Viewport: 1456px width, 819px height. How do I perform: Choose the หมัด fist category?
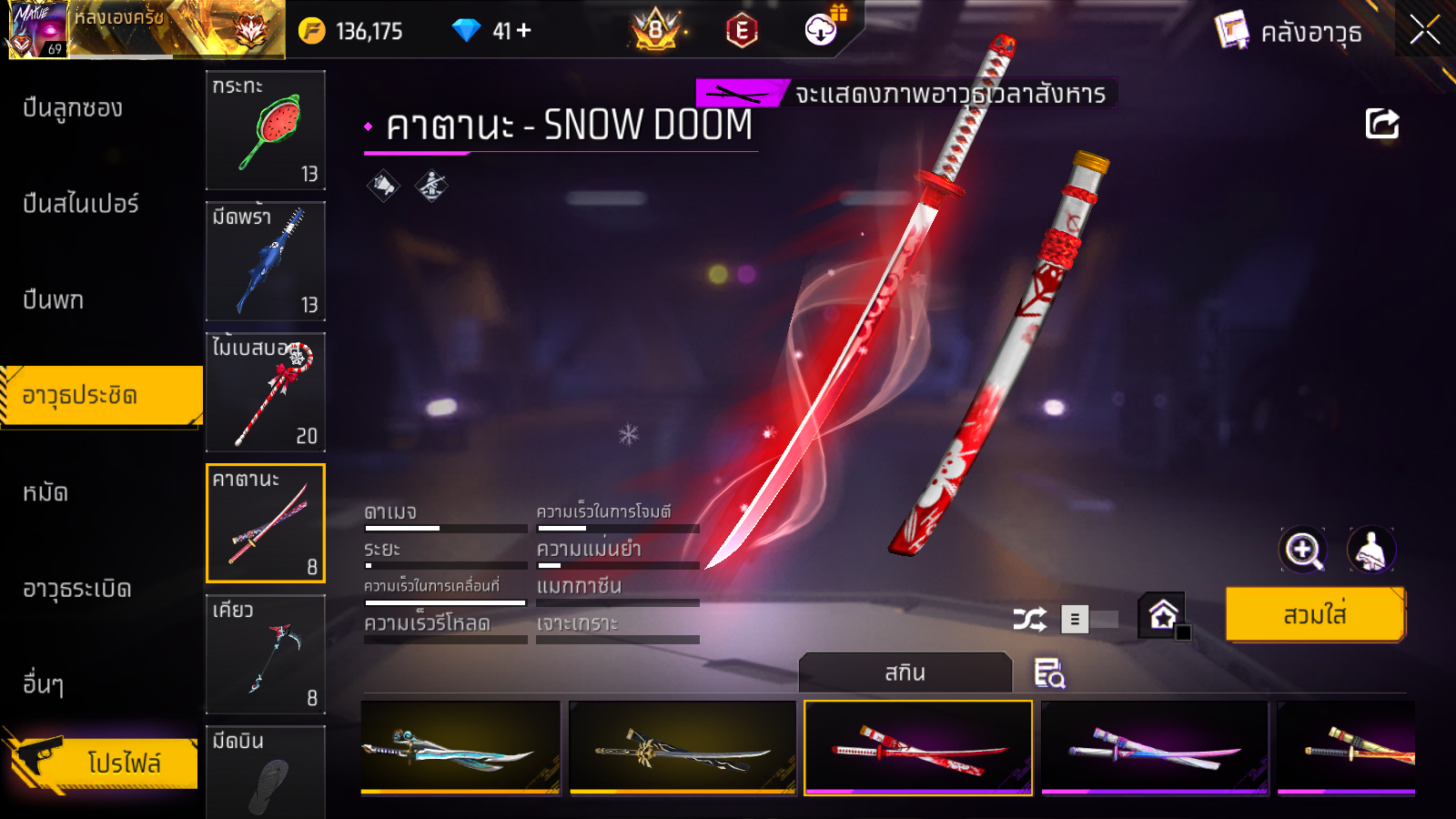(x=45, y=493)
